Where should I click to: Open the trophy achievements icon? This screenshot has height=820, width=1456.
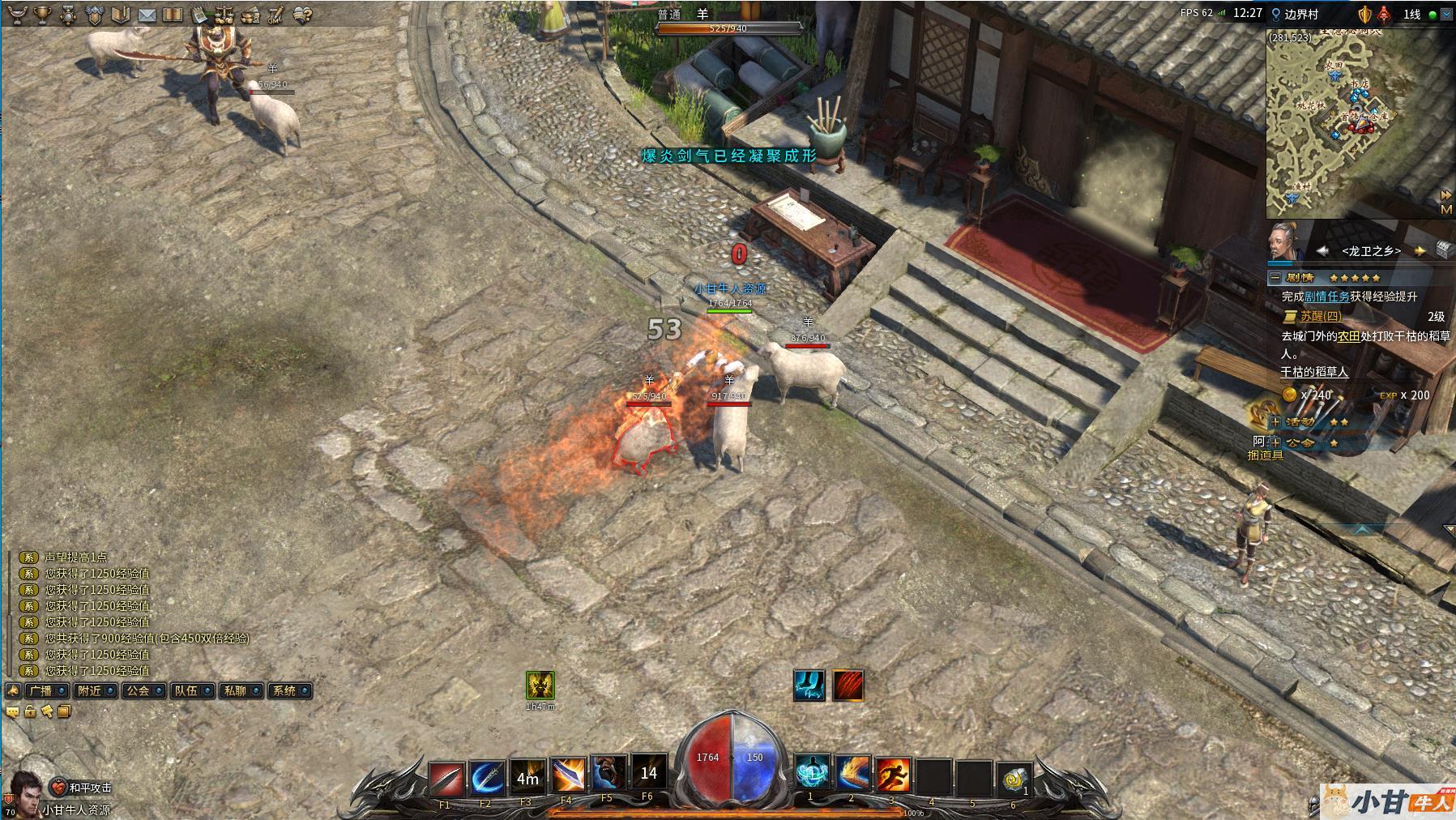[x=43, y=14]
